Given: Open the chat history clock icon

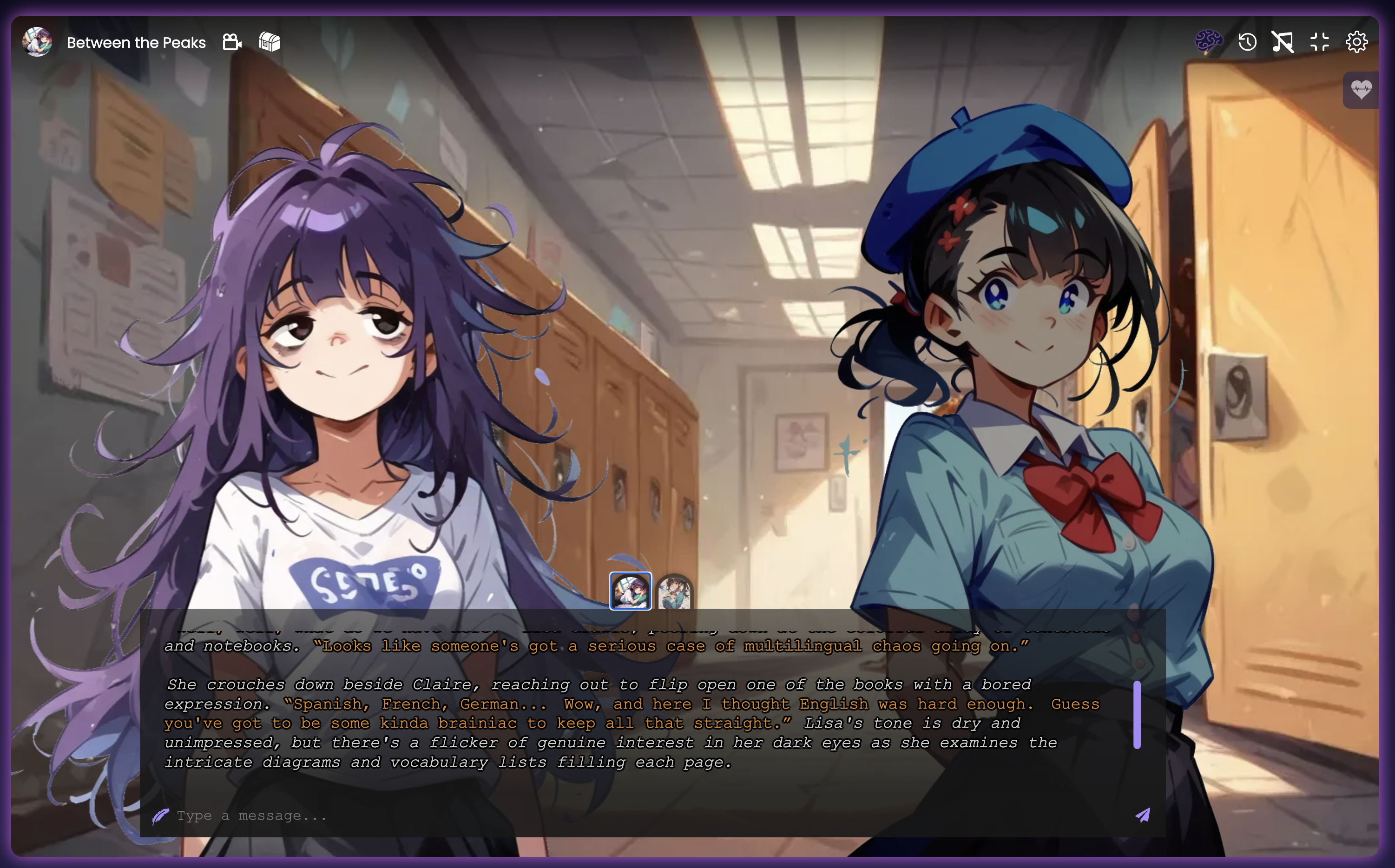Looking at the screenshot, I should click(1247, 42).
